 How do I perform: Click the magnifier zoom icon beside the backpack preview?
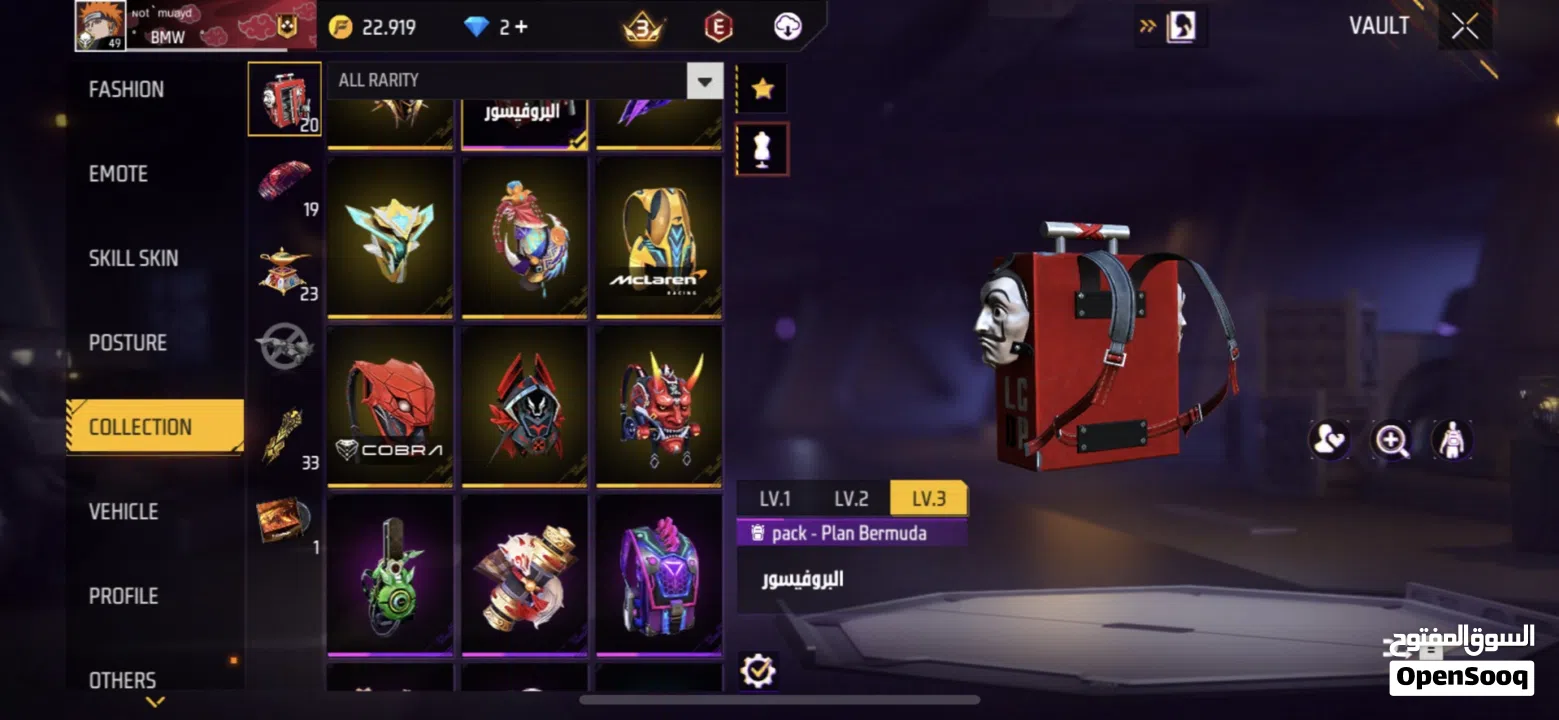coord(1392,440)
